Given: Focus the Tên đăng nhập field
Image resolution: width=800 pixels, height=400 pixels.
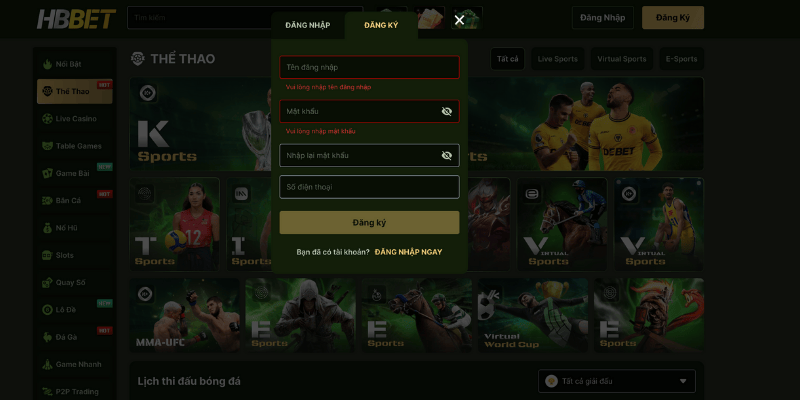Looking at the screenshot, I should (369, 67).
